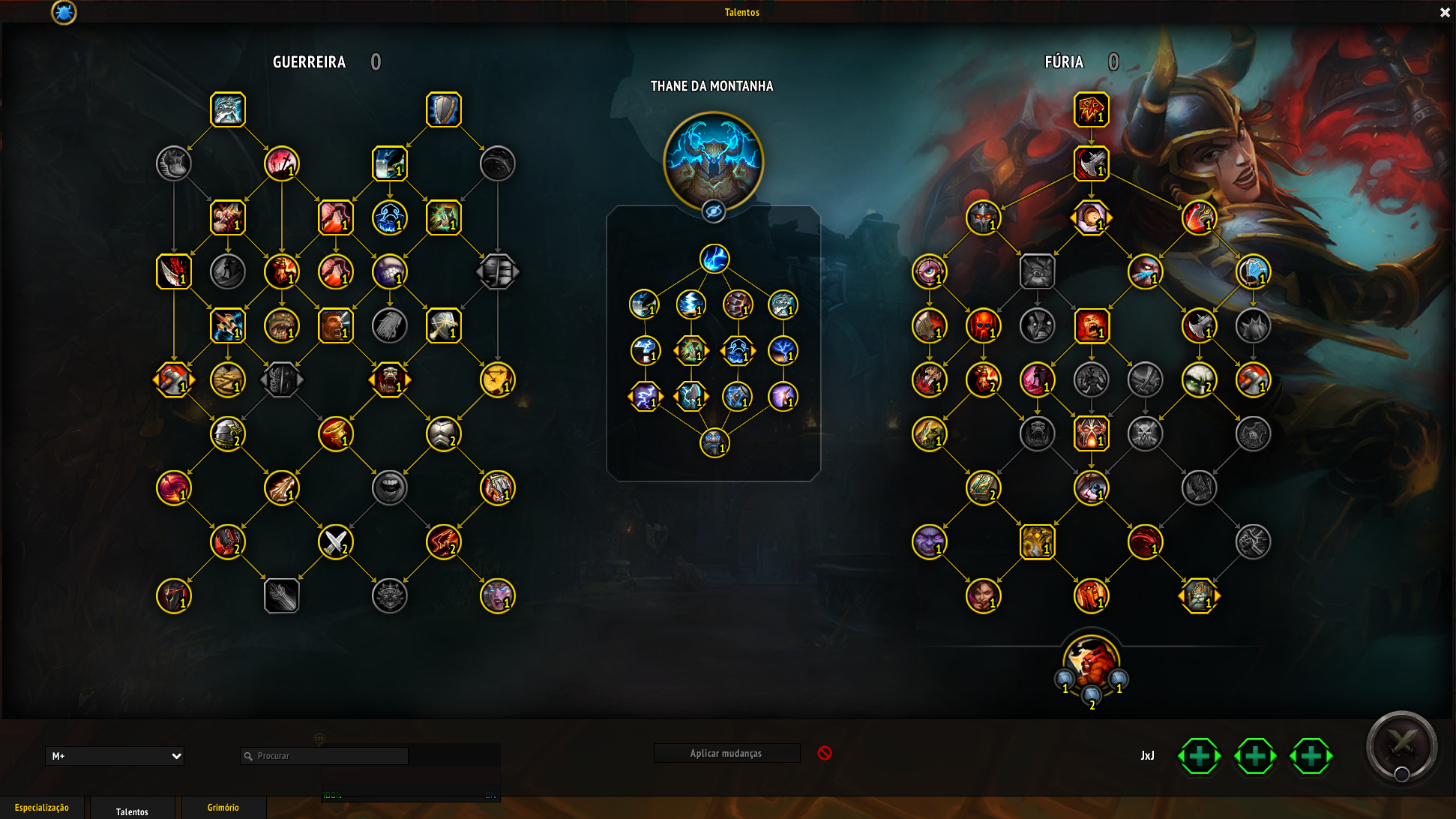1456x819 pixels.
Task: Select the red banner talent atop Fúria
Action: coord(1091,109)
